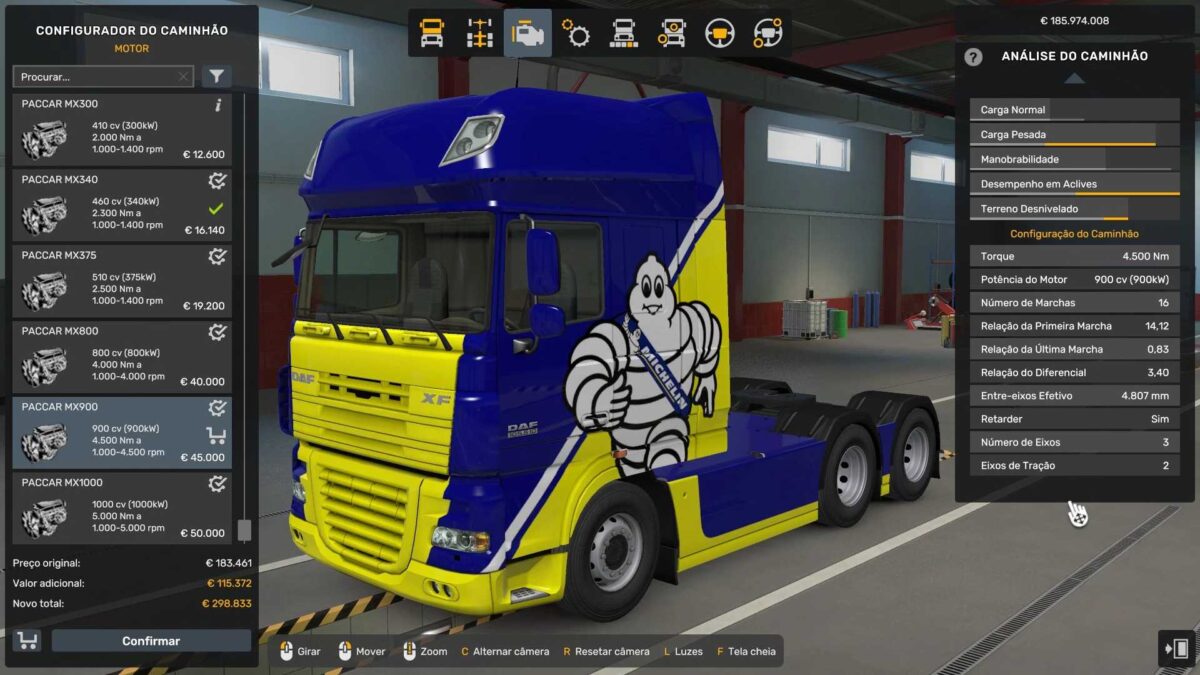The image size is (1200, 675).
Task: Choose the PACCAR MX900 engine
Action: click(x=122, y=433)
